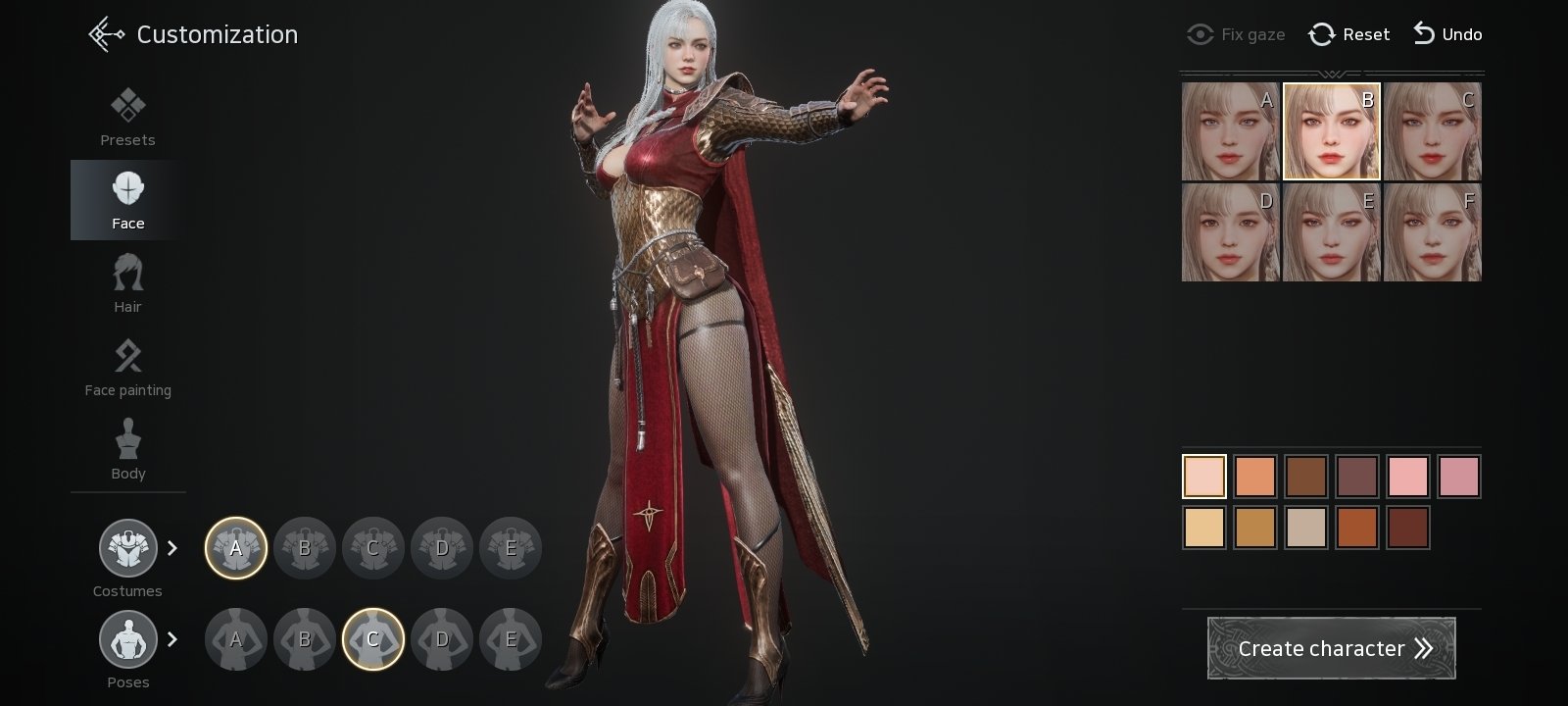1568x706 pixels.
Task: Pick face preset C thumbnail
Action: point(1432,131)
